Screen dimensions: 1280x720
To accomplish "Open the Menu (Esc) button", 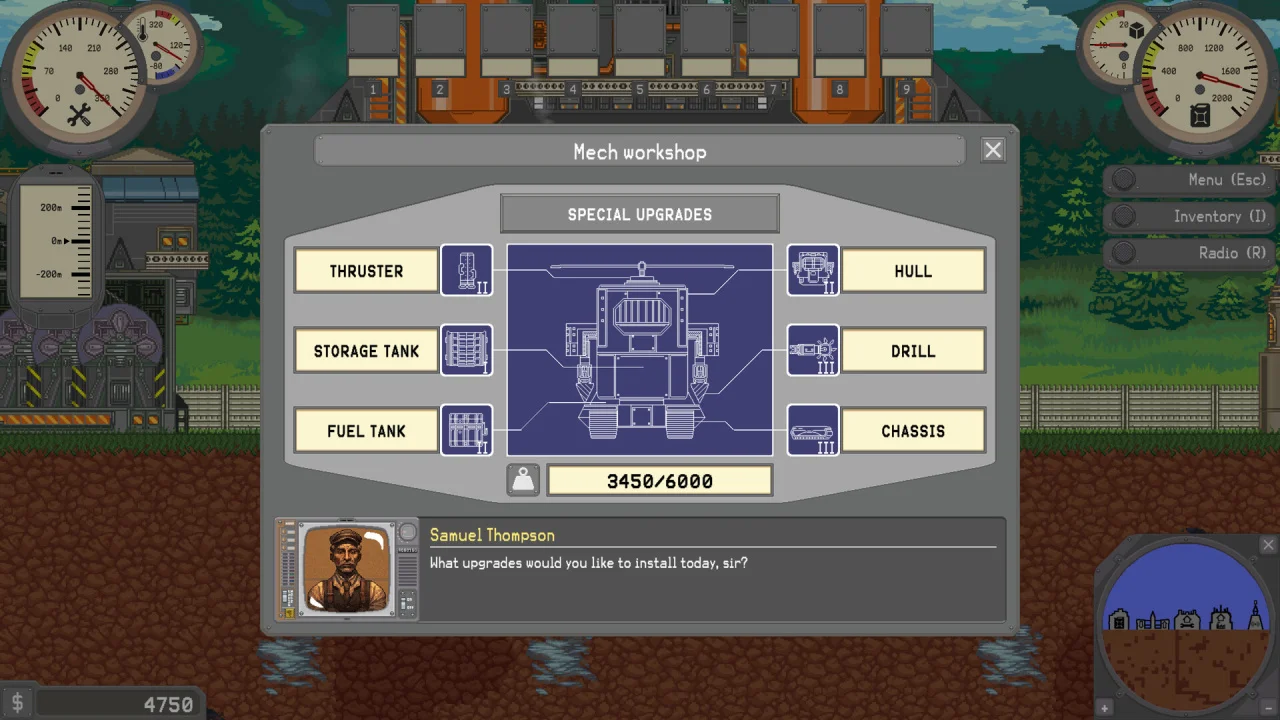I will coord(1190,180).
